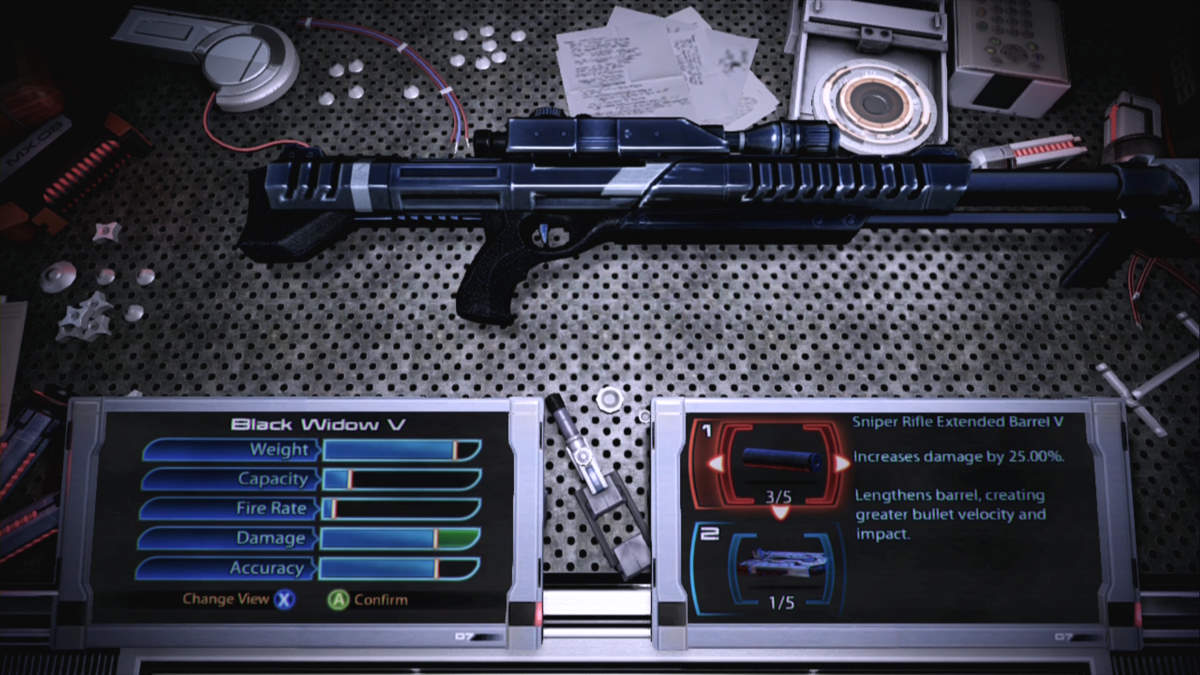Screen dimensions: 1200x675
Task: Select the Extended Barrel mod in slot 1
Action: click(781, 463)
